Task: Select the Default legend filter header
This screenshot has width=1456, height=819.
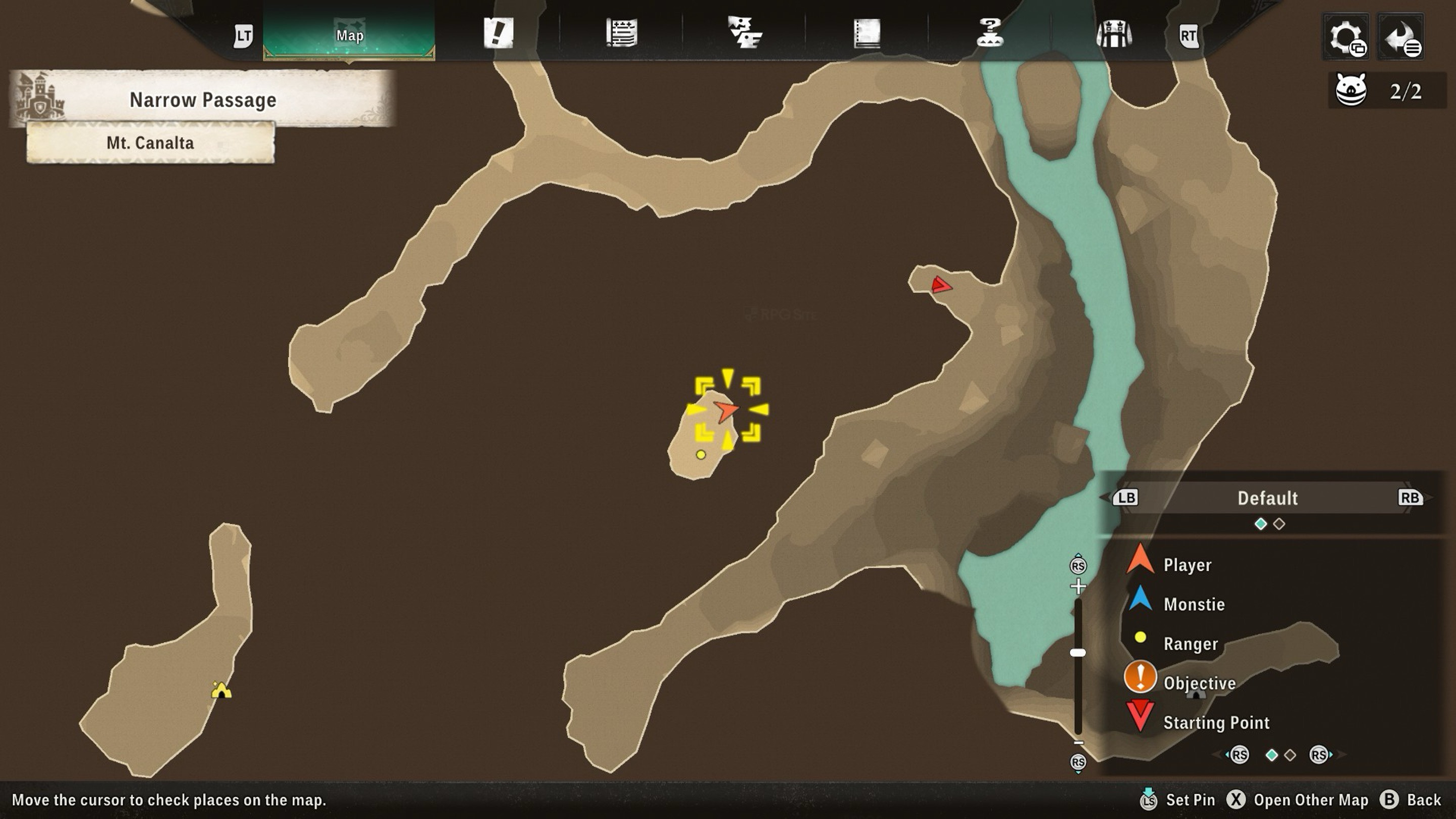Action: coord(1267,498)
